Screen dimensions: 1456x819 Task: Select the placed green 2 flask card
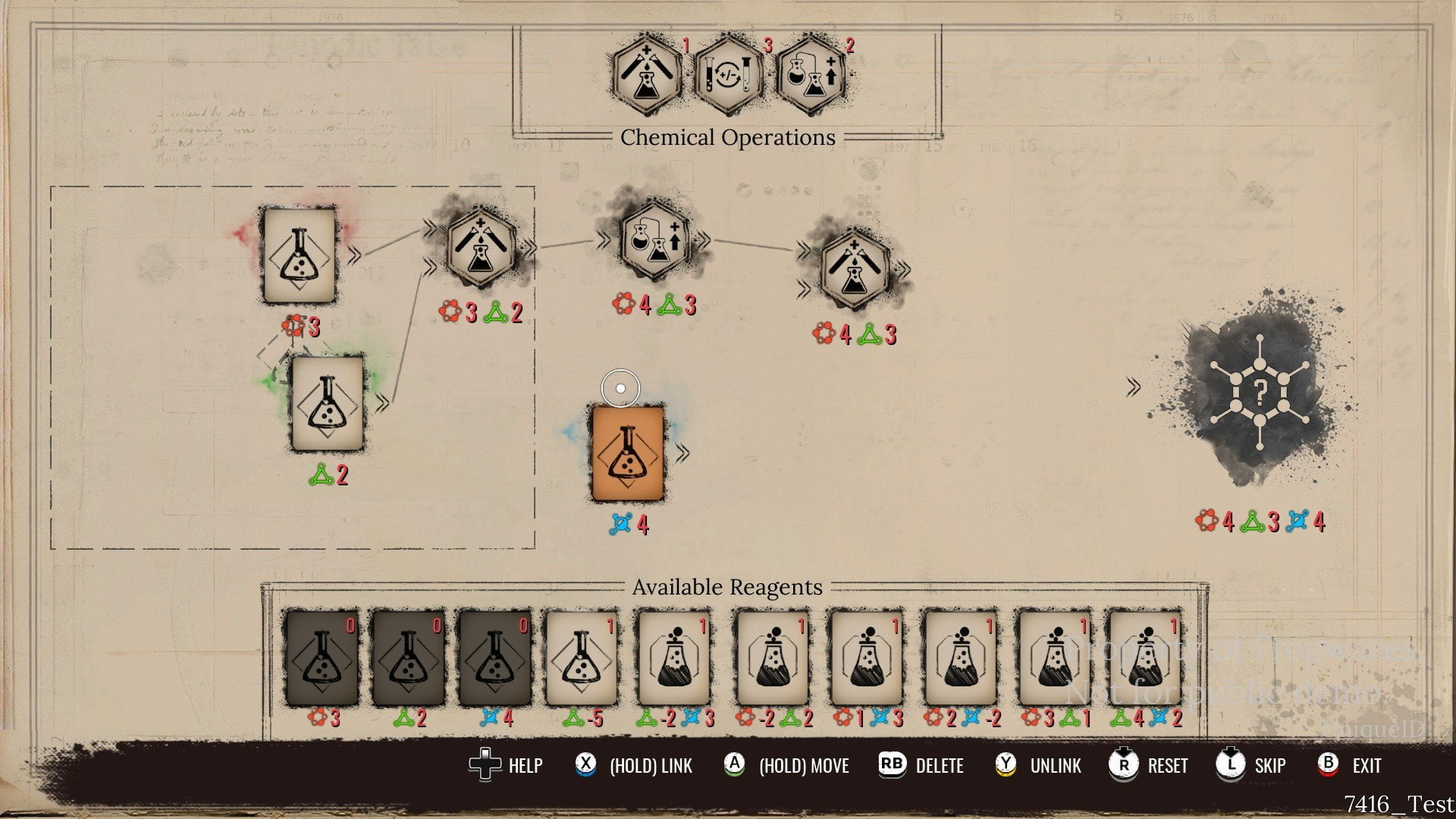coord(328,403)
